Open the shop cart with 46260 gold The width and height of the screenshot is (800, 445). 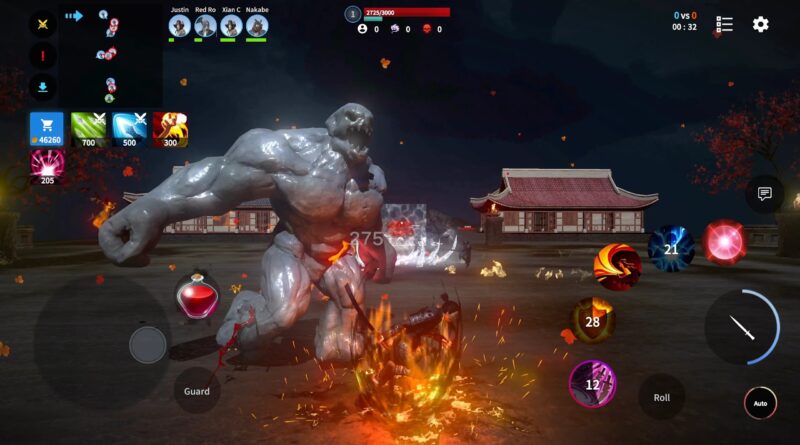coord(46,129)
